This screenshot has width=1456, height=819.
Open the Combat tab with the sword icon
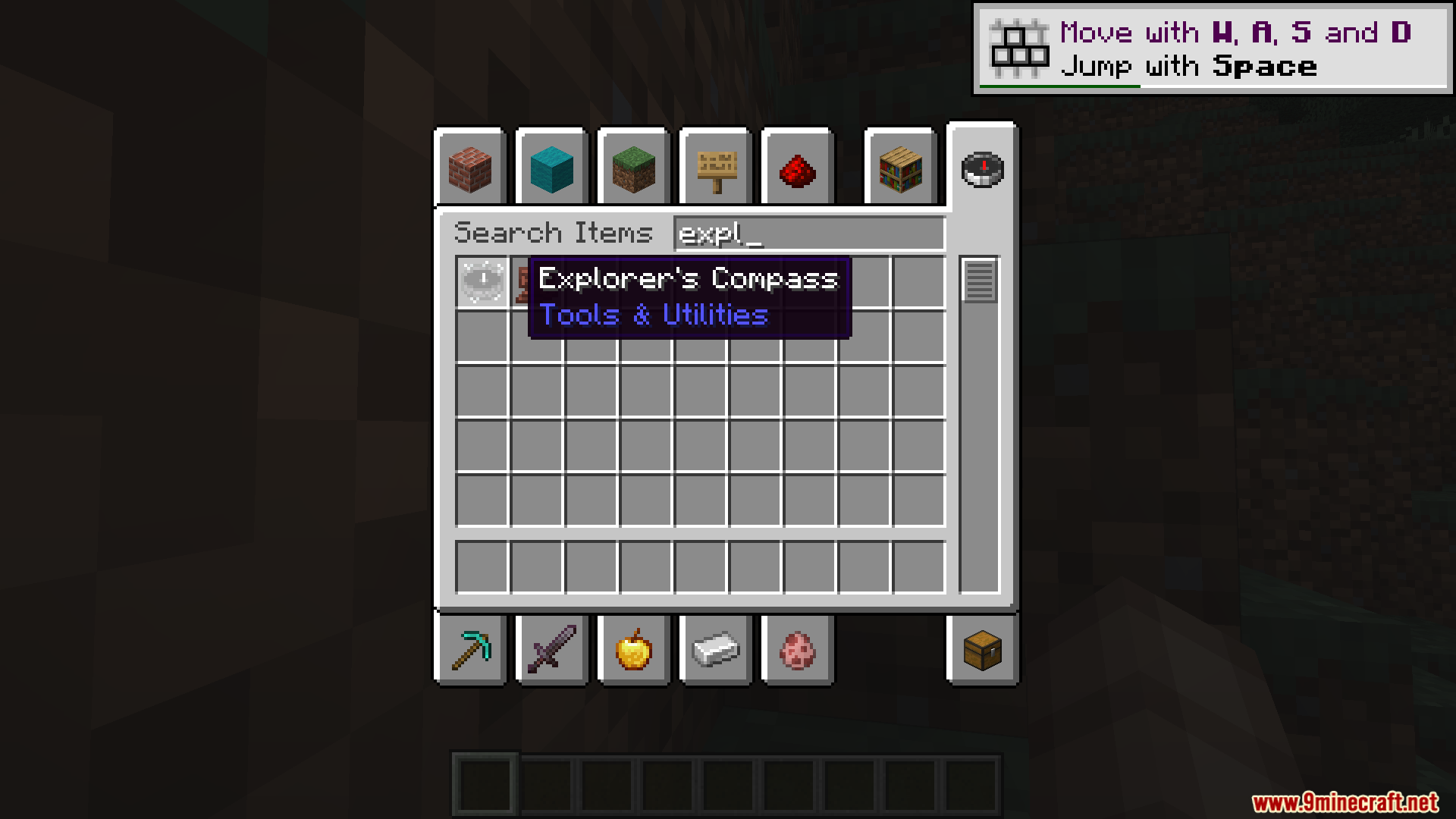(x=551, y=651)
